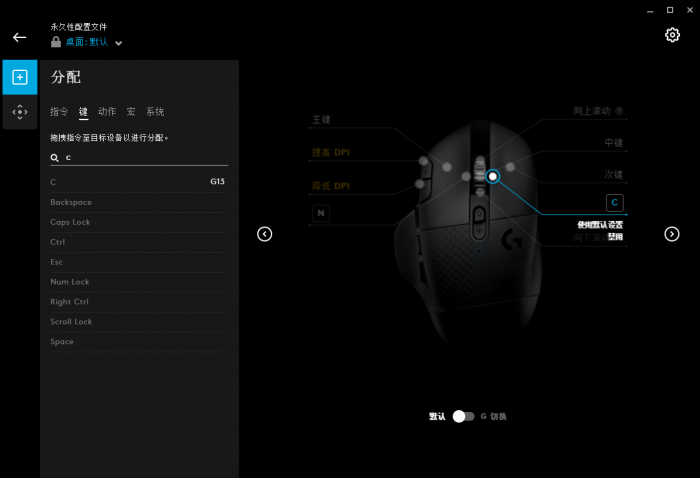This screenshot has height=478, width=700.
Task: Switch to the 系统 tab
Action: click(x=155, y=112)
